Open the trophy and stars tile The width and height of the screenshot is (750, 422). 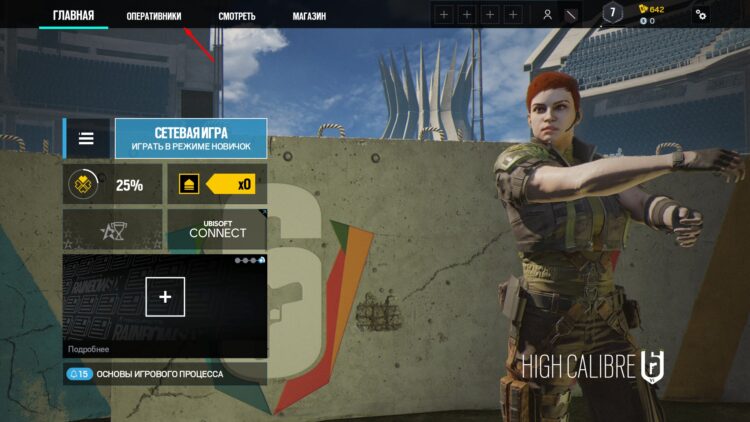tap(112, 230)
